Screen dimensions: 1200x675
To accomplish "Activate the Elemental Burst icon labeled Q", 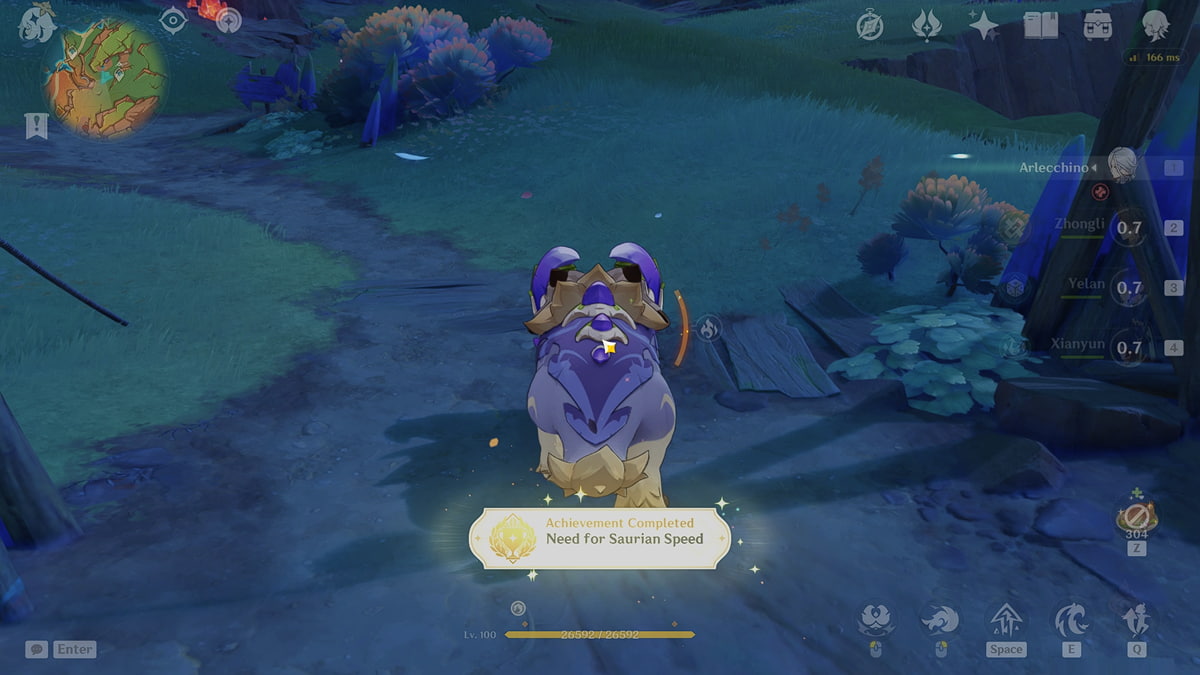I will coord(1137,622).
